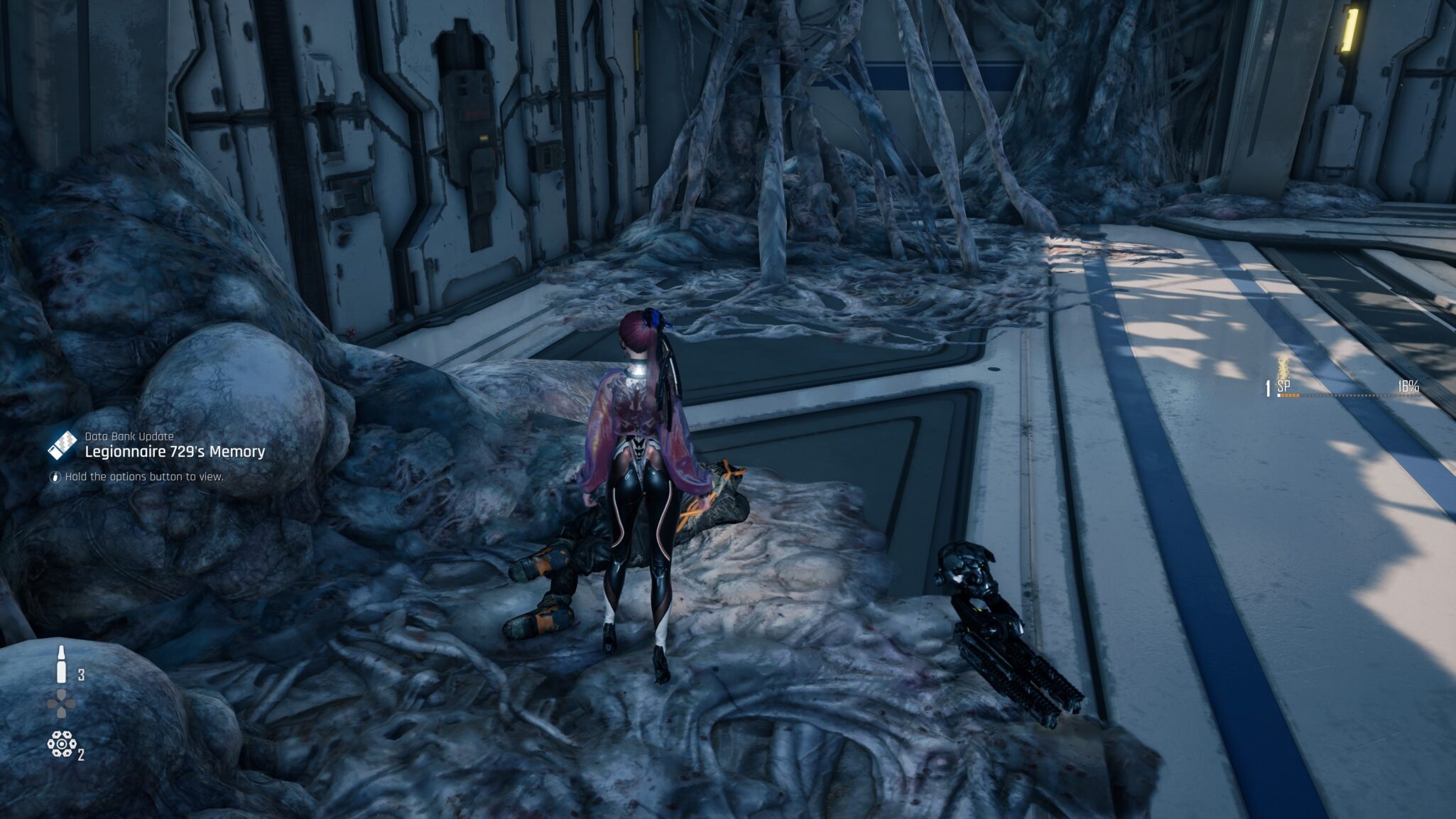This screenshot has height=819, width=1456.
Task: Click the Data Bank Update card icon
Action: 62,445
